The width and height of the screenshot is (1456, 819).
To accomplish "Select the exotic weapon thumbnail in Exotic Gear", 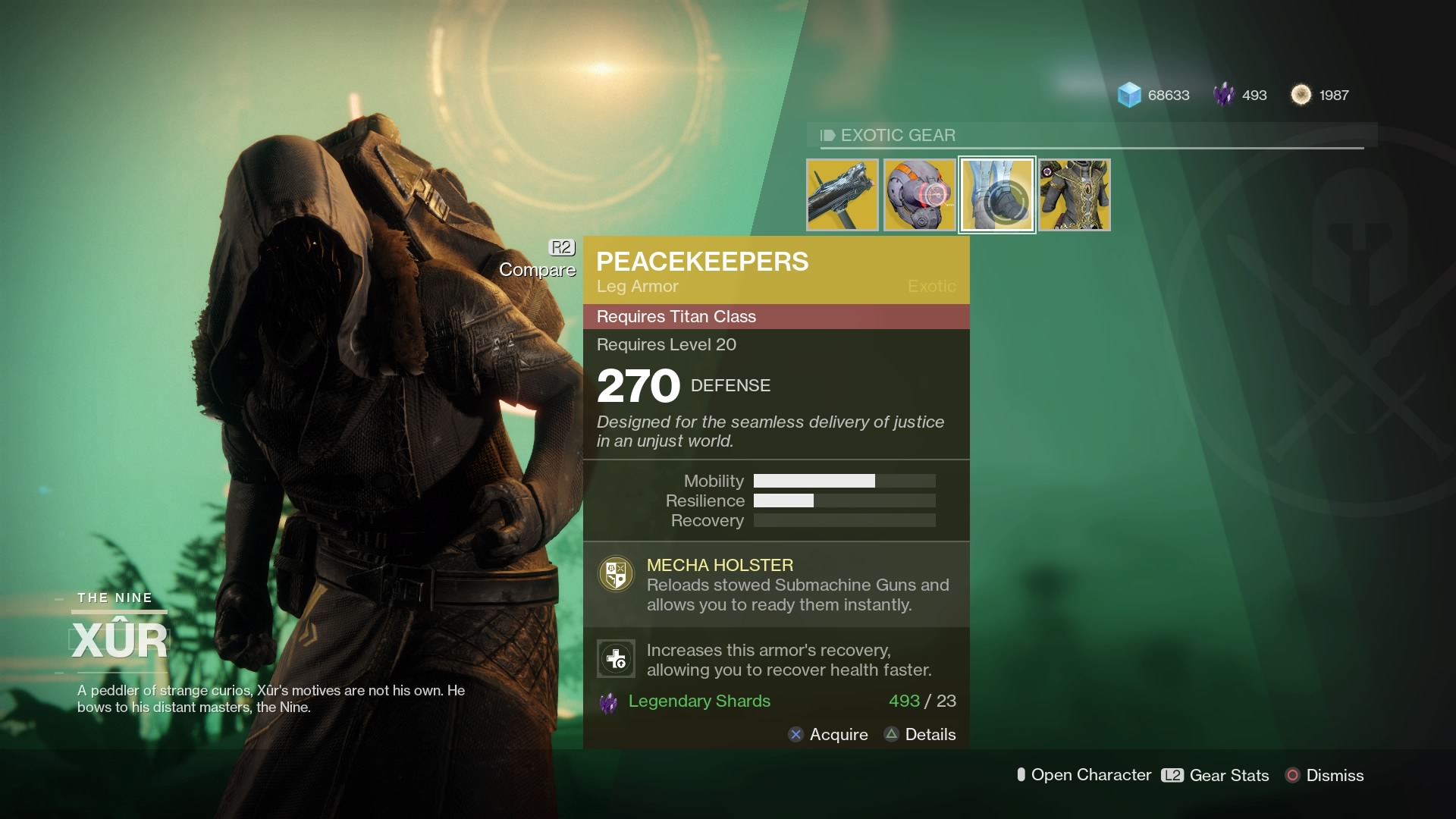I will [843, 194].
